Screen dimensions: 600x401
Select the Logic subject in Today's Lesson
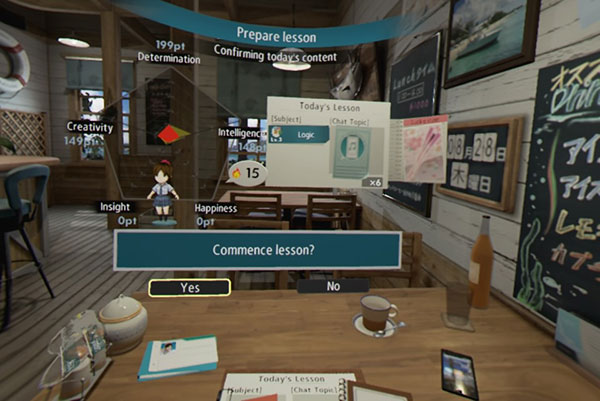click(300, 134)
